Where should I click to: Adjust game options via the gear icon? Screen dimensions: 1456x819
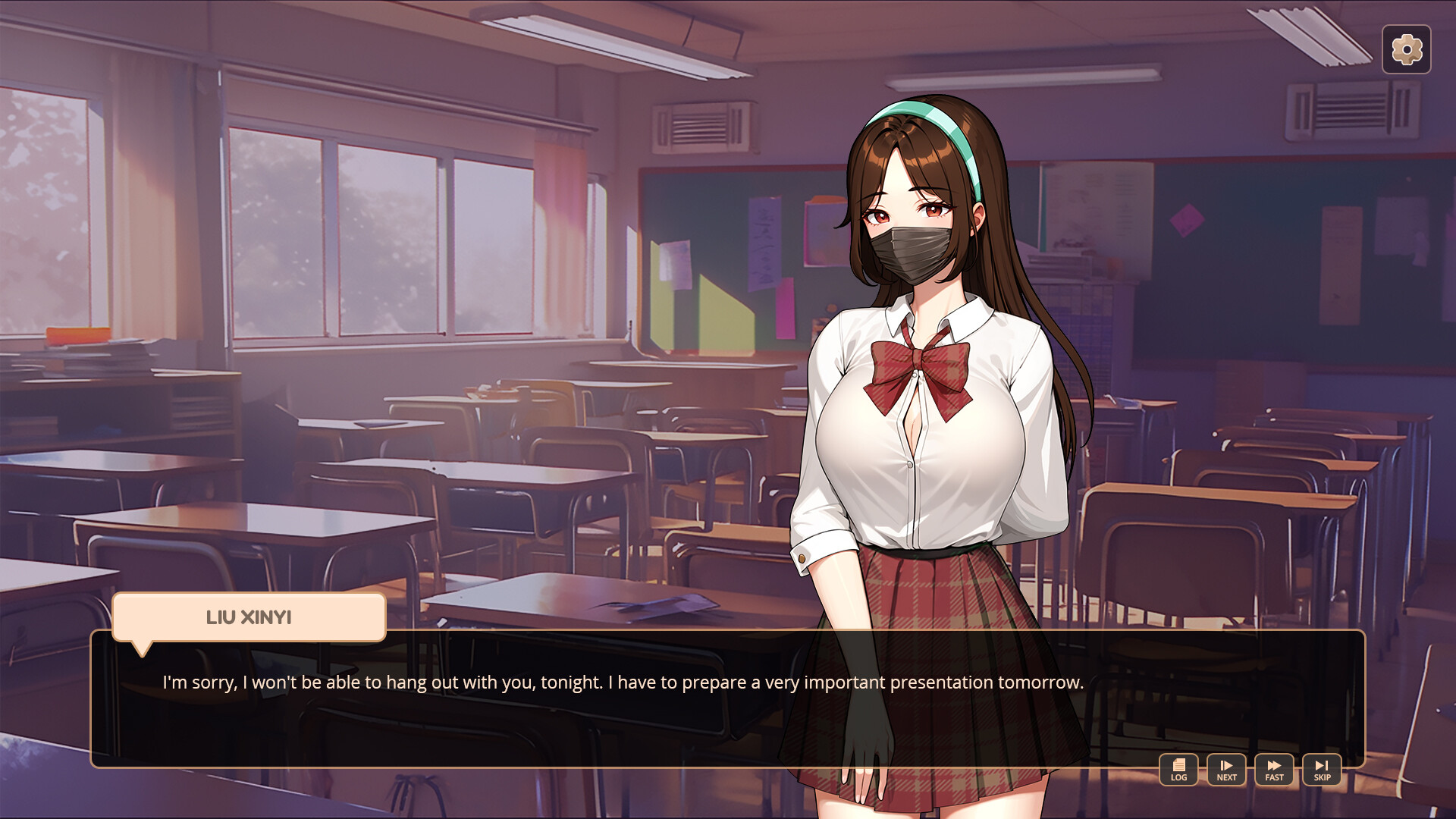[x=1407, y=49]
